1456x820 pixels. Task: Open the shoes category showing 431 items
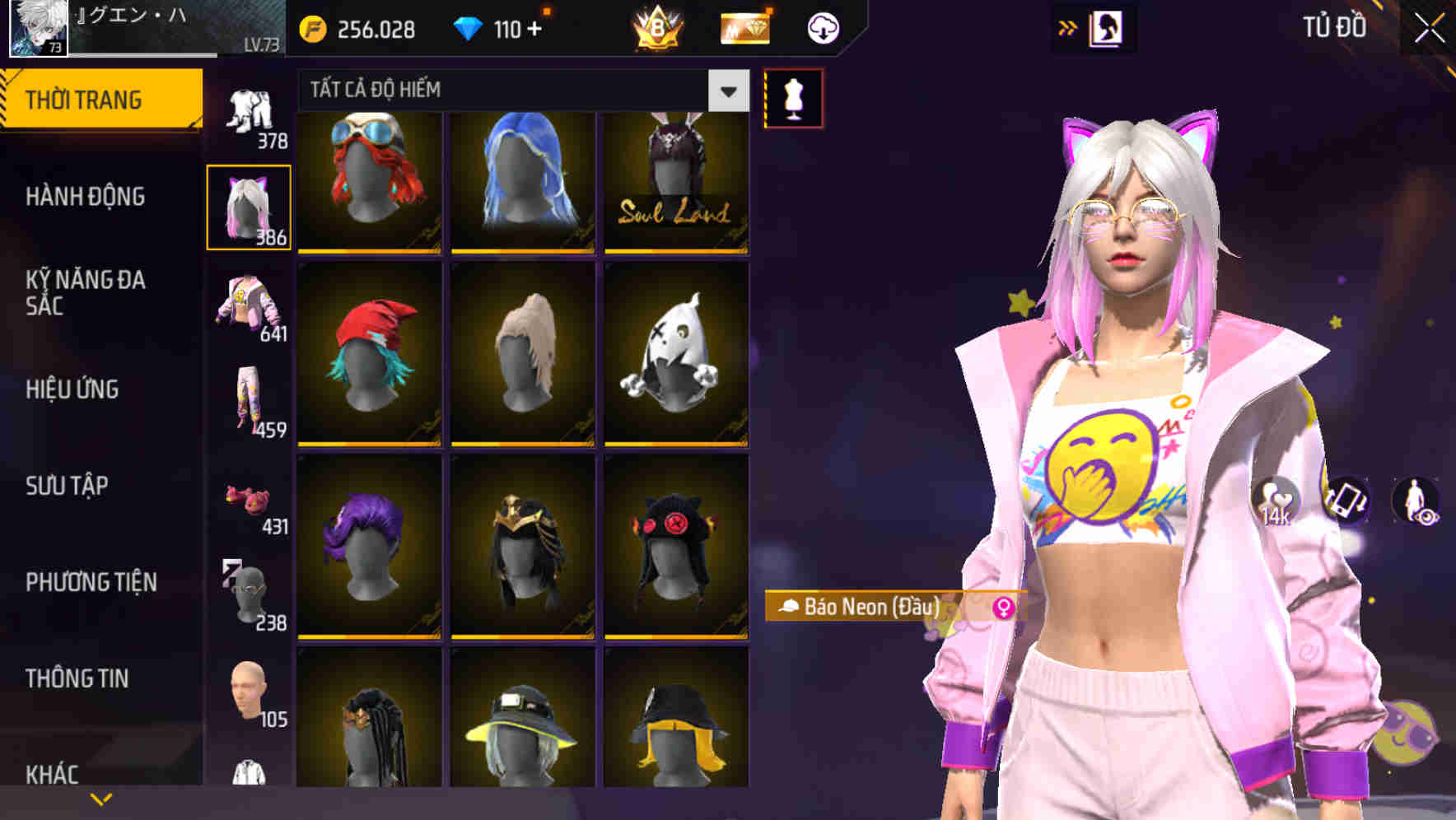[x=250, y=506]
